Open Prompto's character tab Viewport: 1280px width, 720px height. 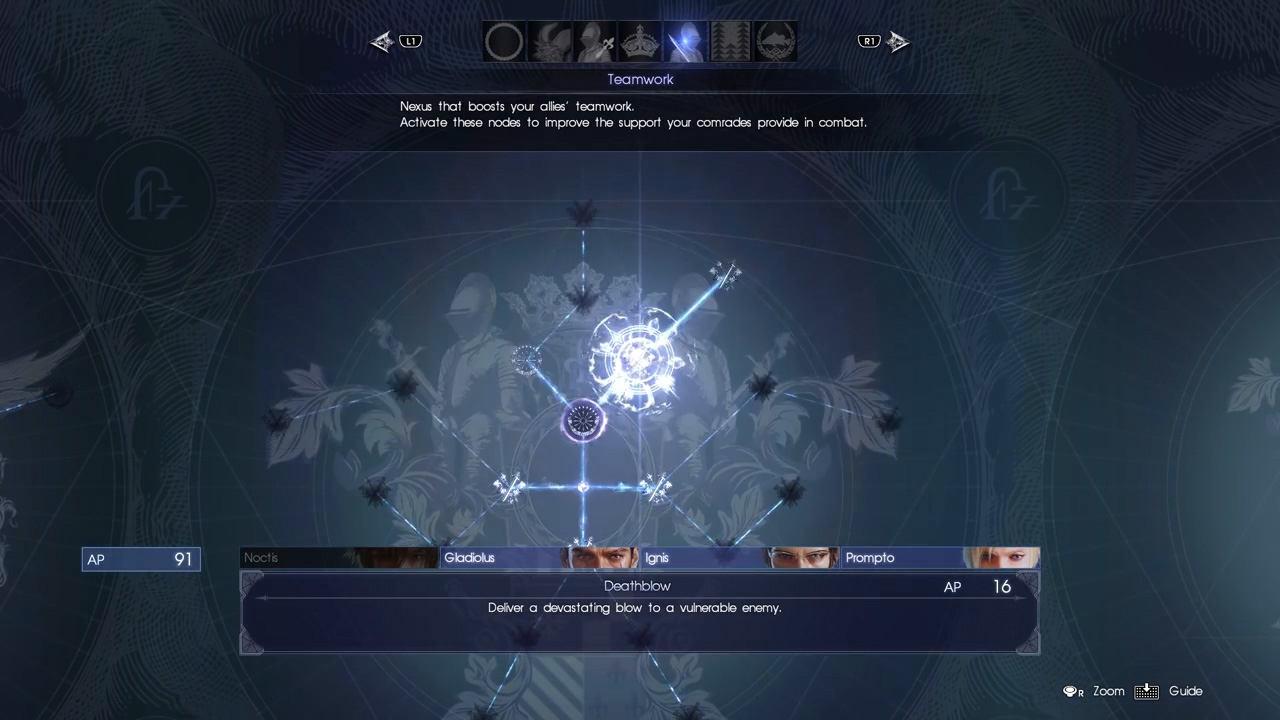(x=939, y=558)
